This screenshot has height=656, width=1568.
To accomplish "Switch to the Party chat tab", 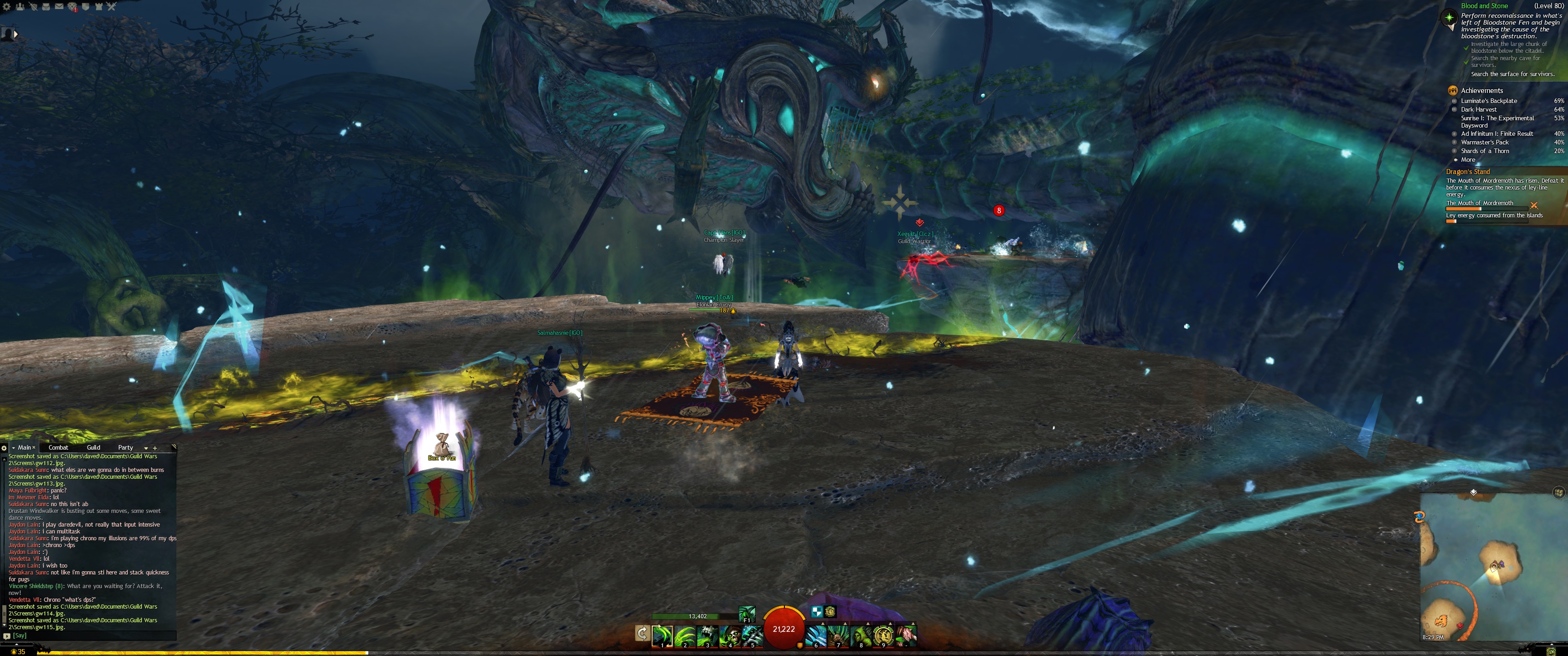I will [125, 447].
